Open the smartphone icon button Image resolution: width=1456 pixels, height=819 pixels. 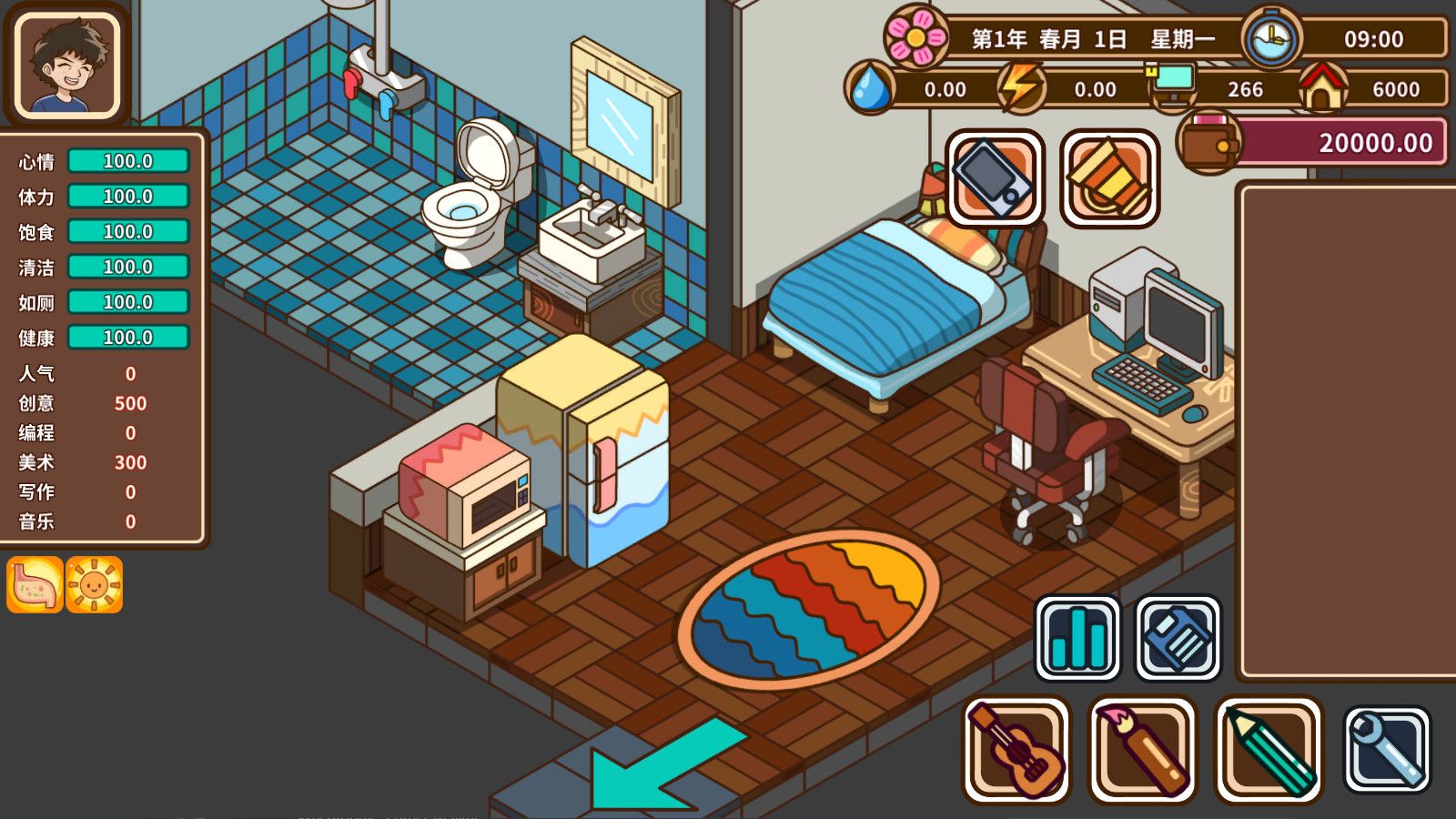[x=995, y=177]
